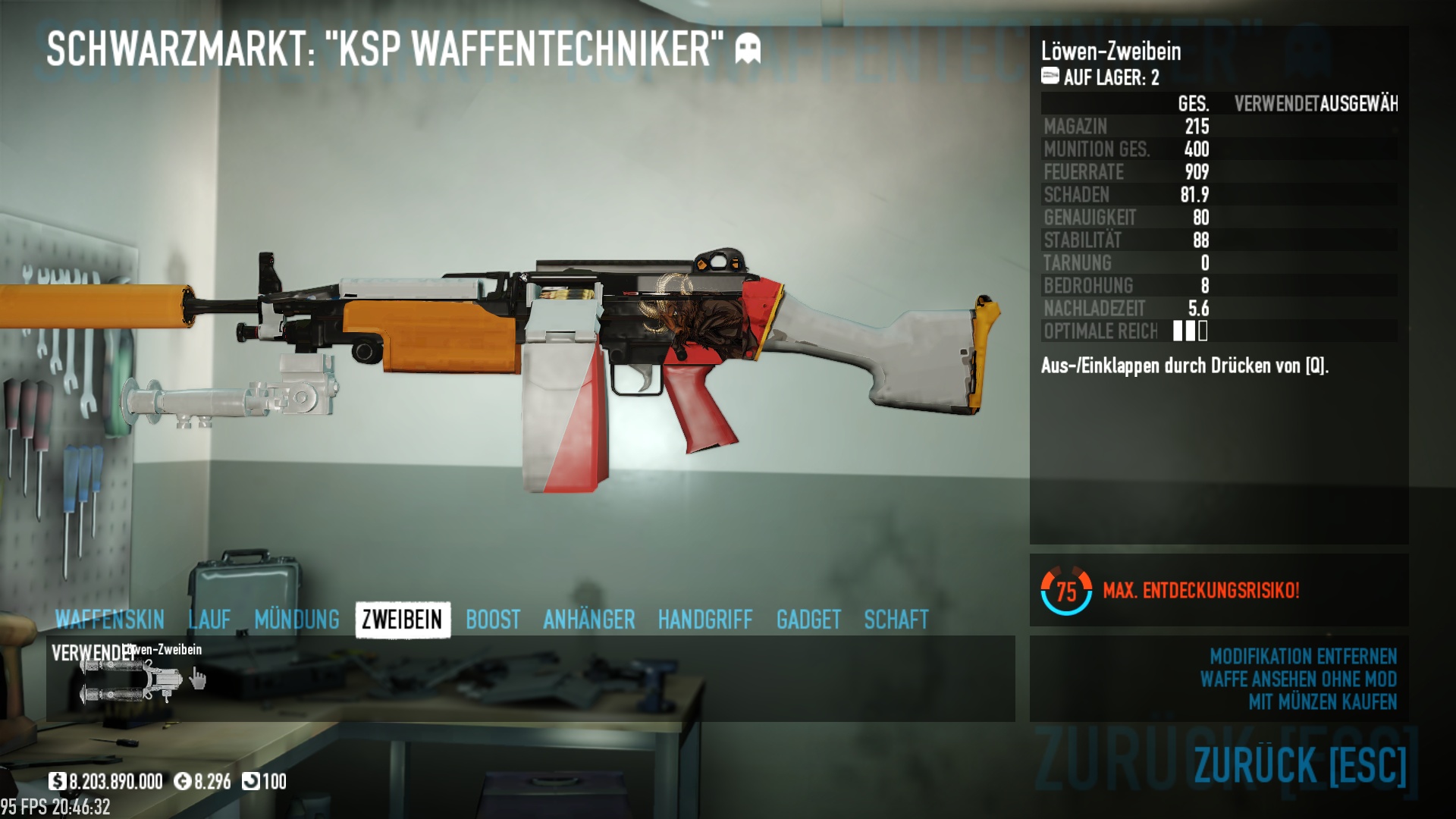
Task: Choose Waffe ansehen ohne Mod
Action: [x=1298, y=679]
